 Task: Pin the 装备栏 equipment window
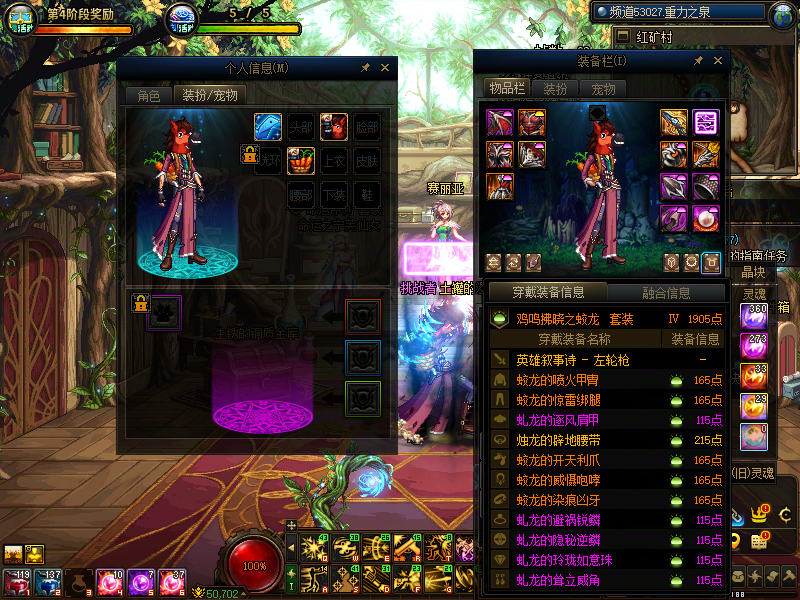coord(697,61)
